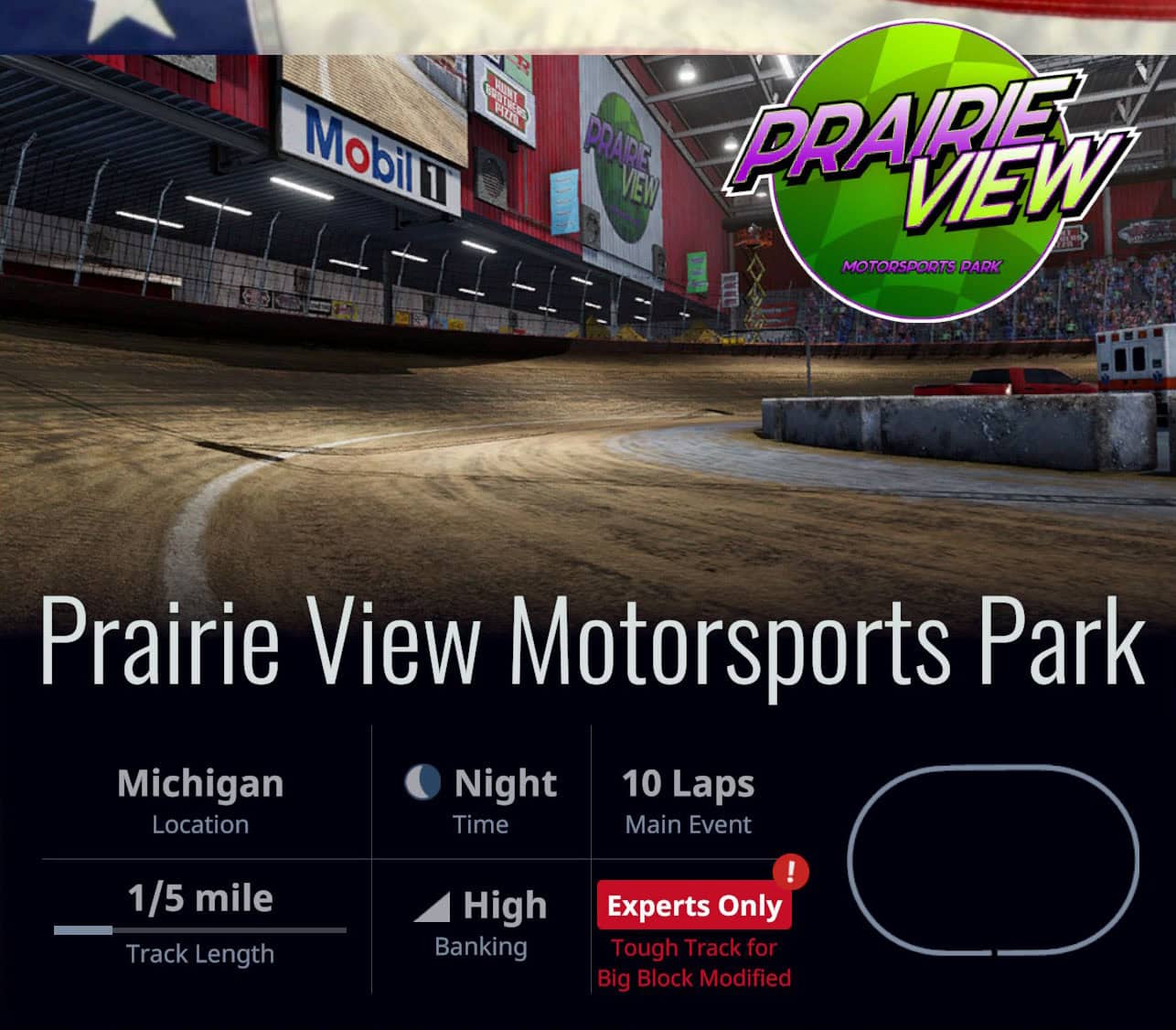Expand the 1/5 mile track length options
Image resolution: width=1176 pixels, height=1030 pixels.
click(x=200, y=898)
